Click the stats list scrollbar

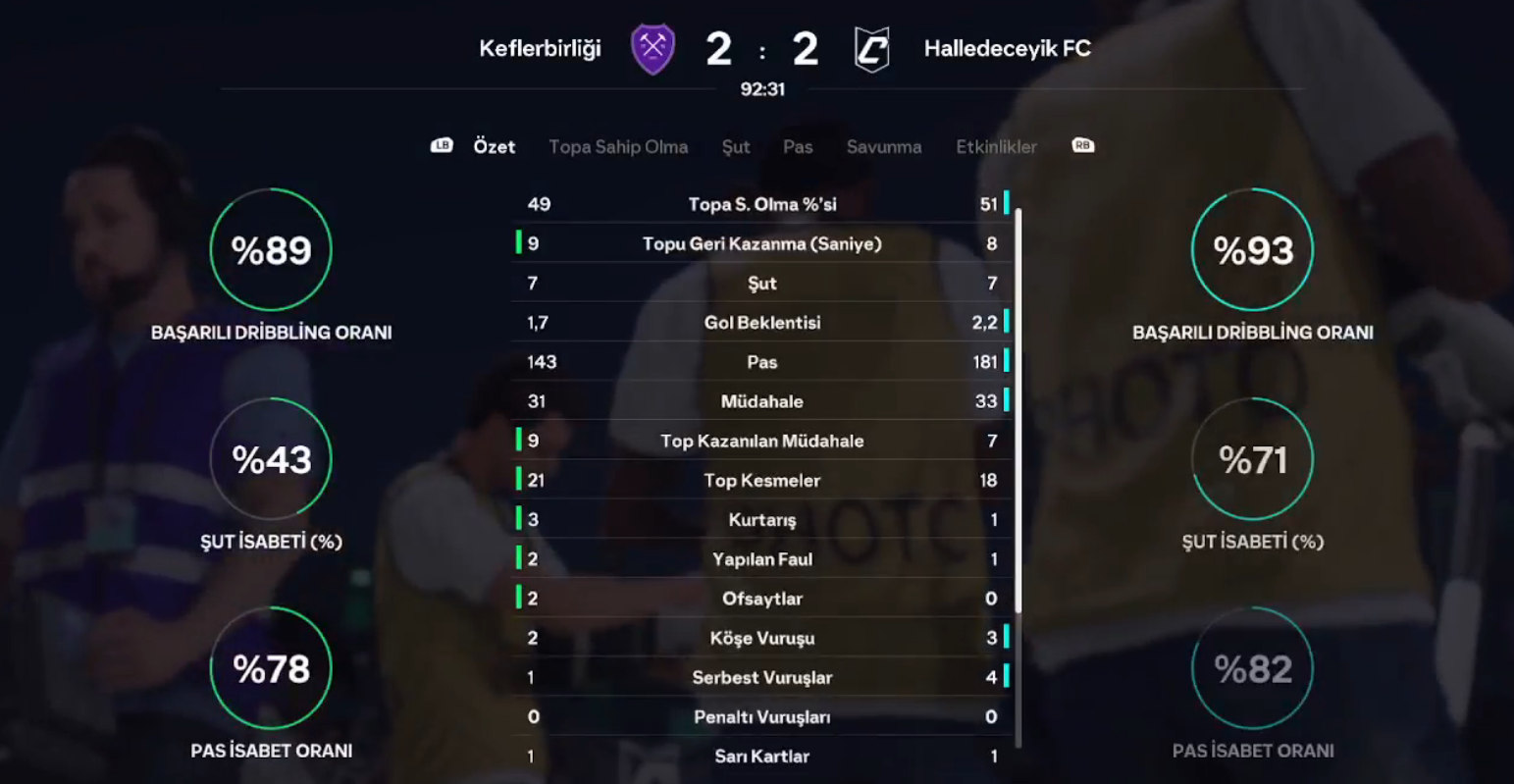tap(1018, 410)
